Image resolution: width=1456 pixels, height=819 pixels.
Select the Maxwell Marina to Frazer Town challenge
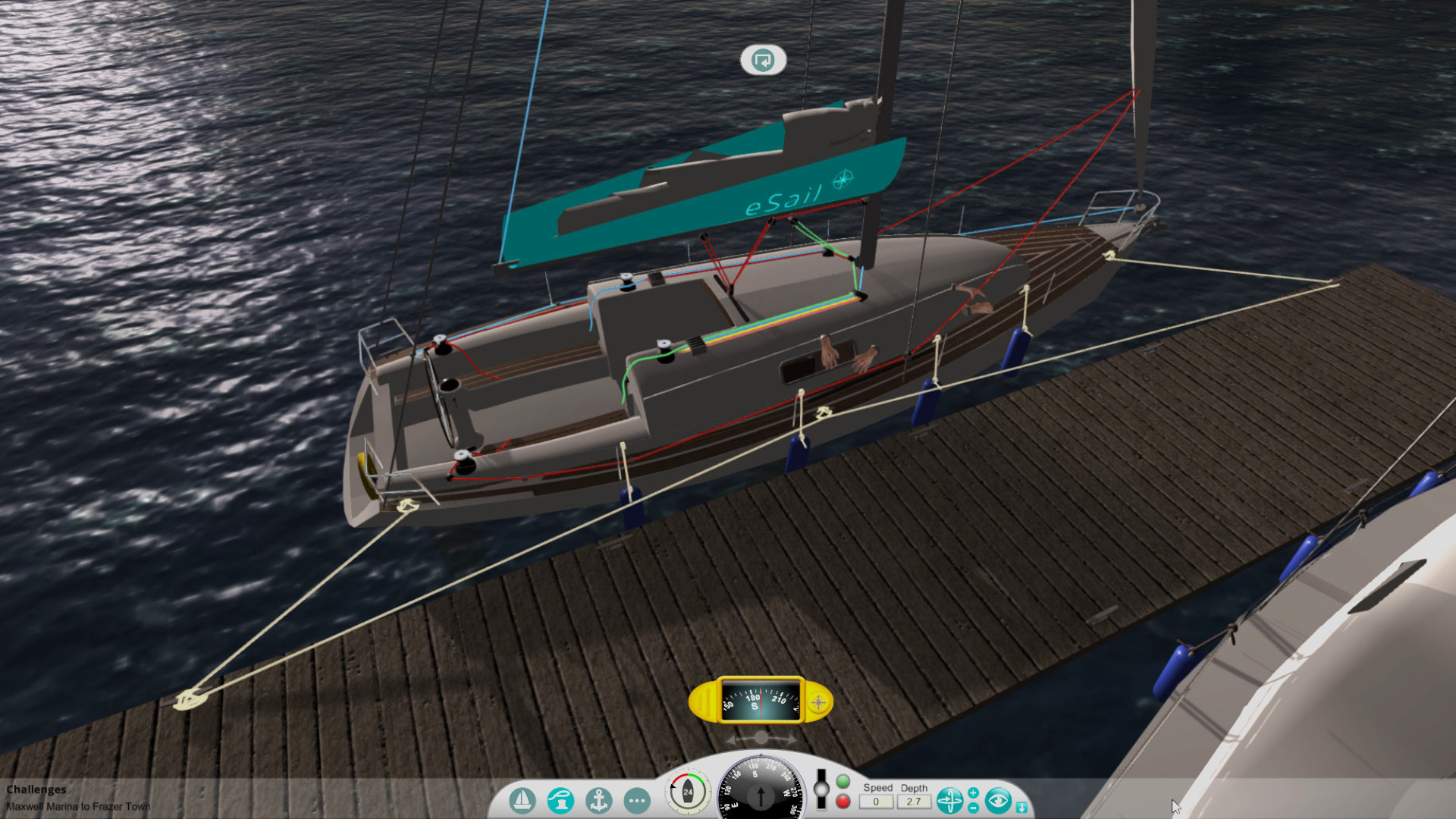pos(77,806)
